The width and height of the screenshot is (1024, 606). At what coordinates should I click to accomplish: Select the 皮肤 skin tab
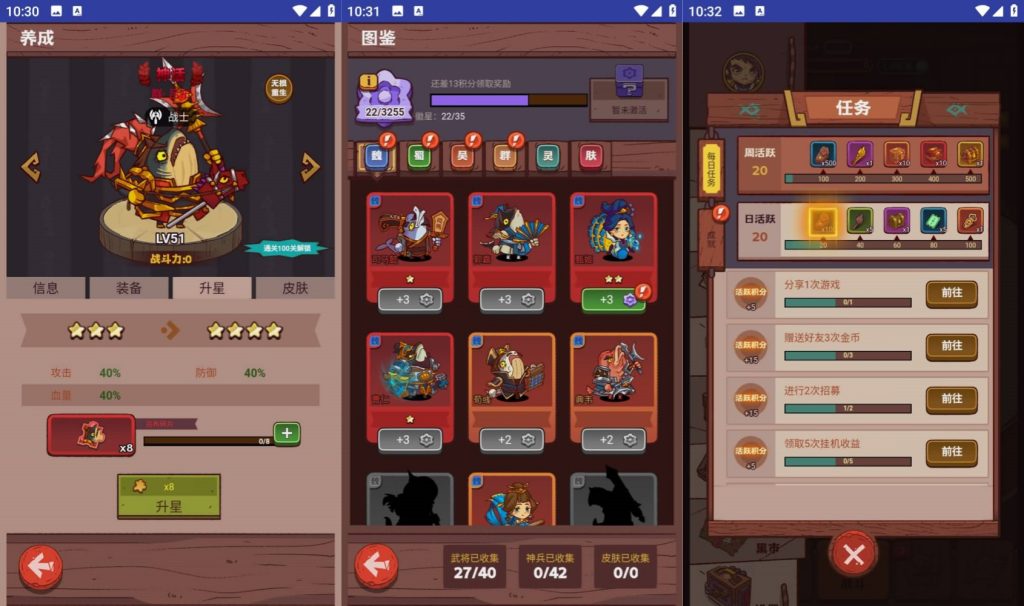293,288
